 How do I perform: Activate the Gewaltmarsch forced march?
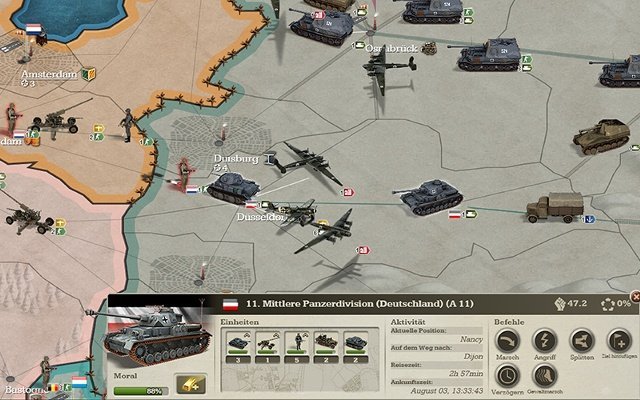[x=545, y=376]
